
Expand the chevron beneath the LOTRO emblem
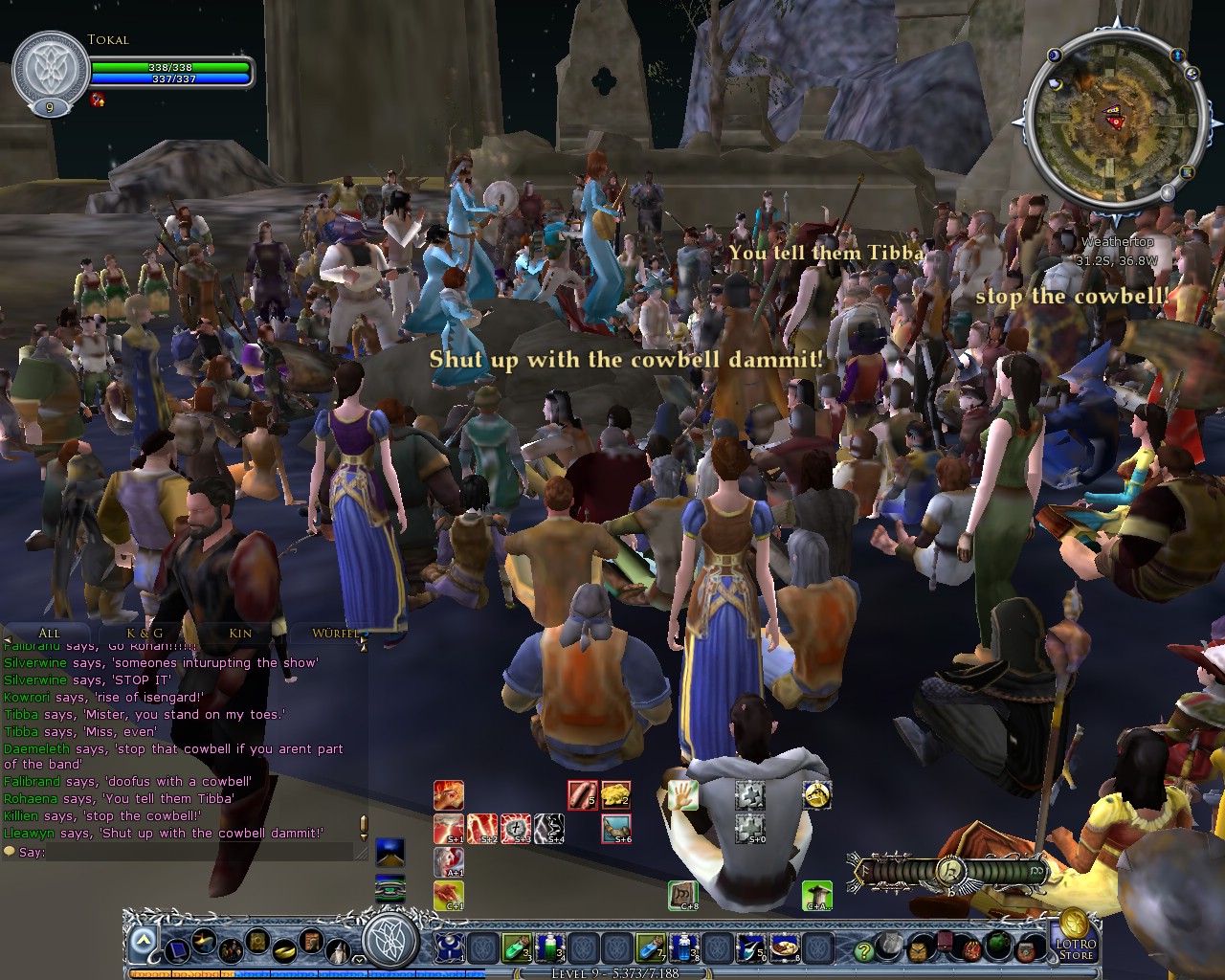coord(359,957)
